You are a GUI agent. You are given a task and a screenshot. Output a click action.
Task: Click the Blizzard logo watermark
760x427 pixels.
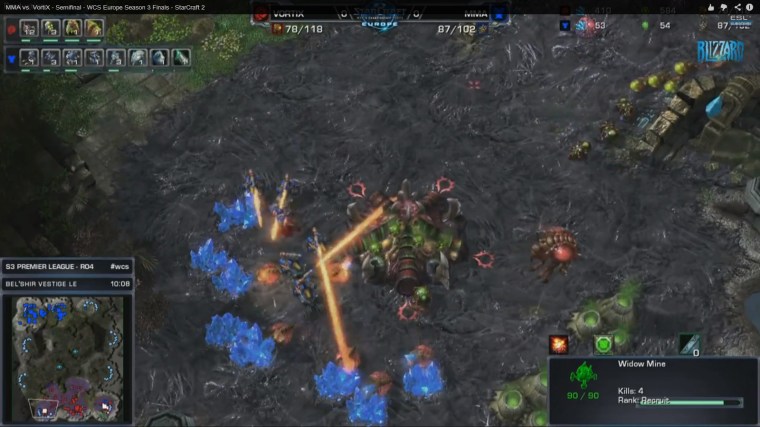(x=720, y=52)
